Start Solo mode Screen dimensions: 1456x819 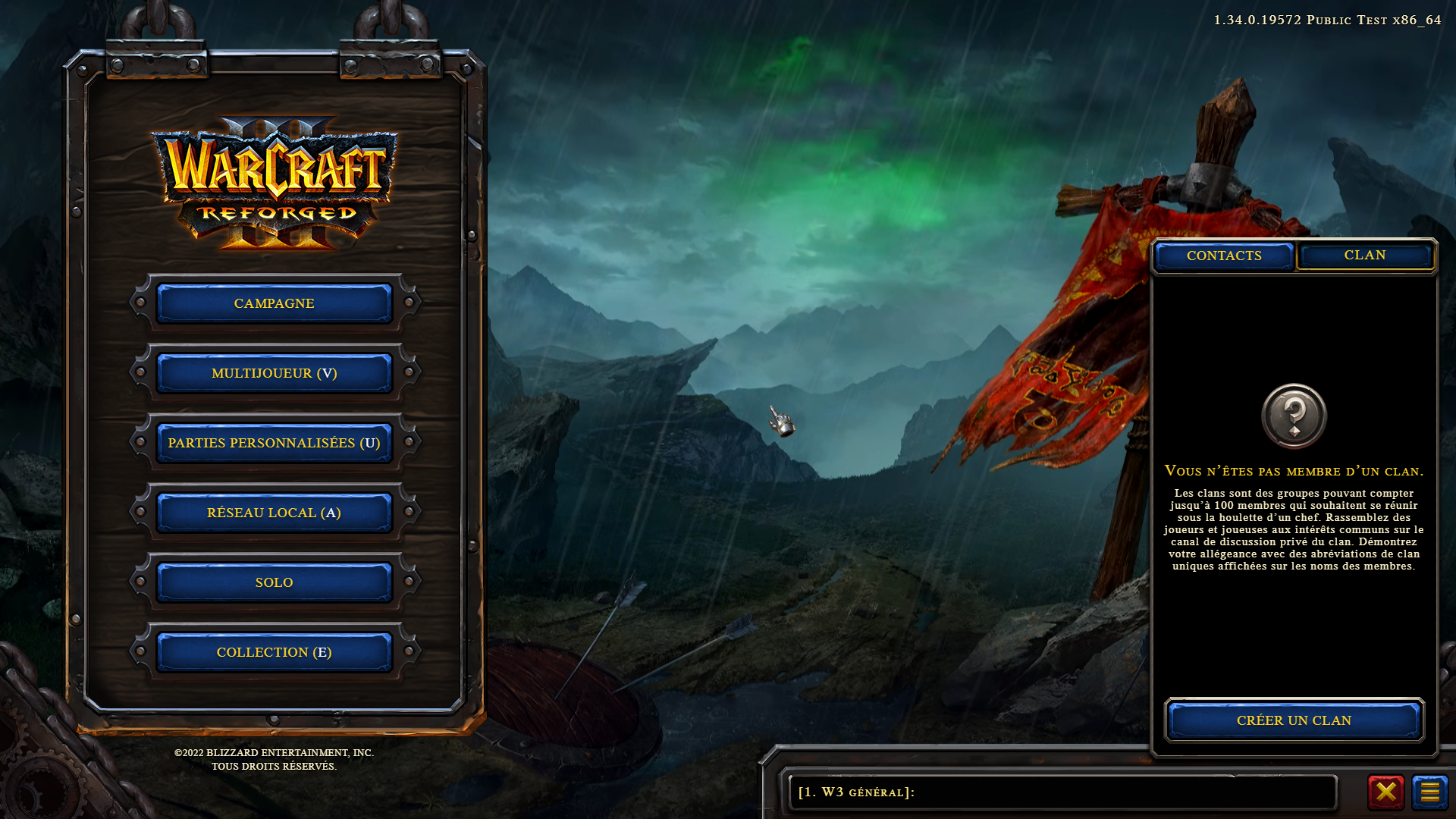click(274, 582)
